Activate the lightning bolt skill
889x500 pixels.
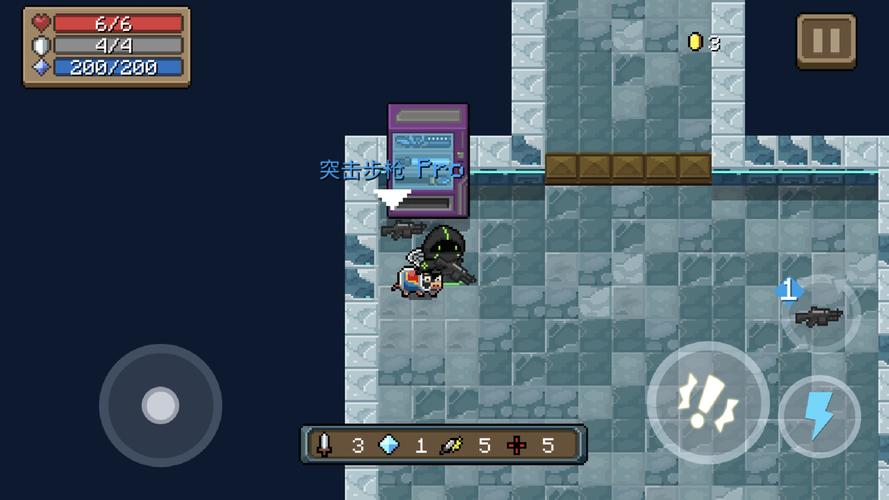819,416
